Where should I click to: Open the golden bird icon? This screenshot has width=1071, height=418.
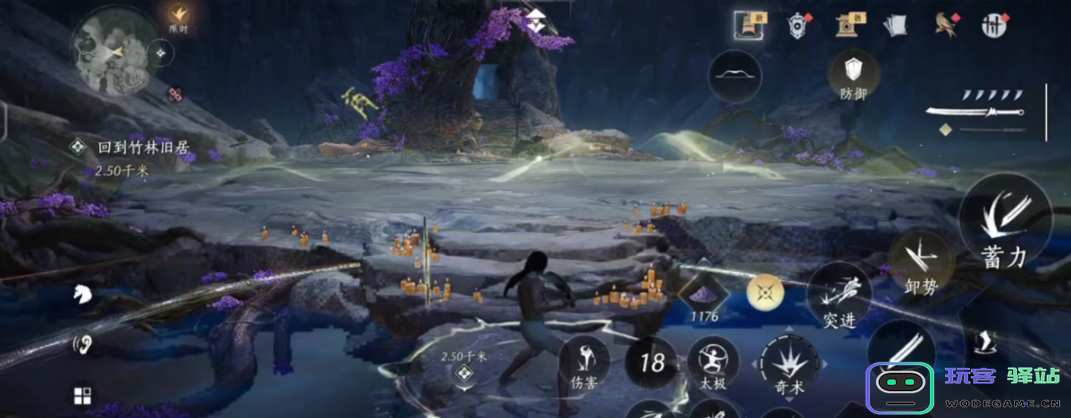(945, 25)
